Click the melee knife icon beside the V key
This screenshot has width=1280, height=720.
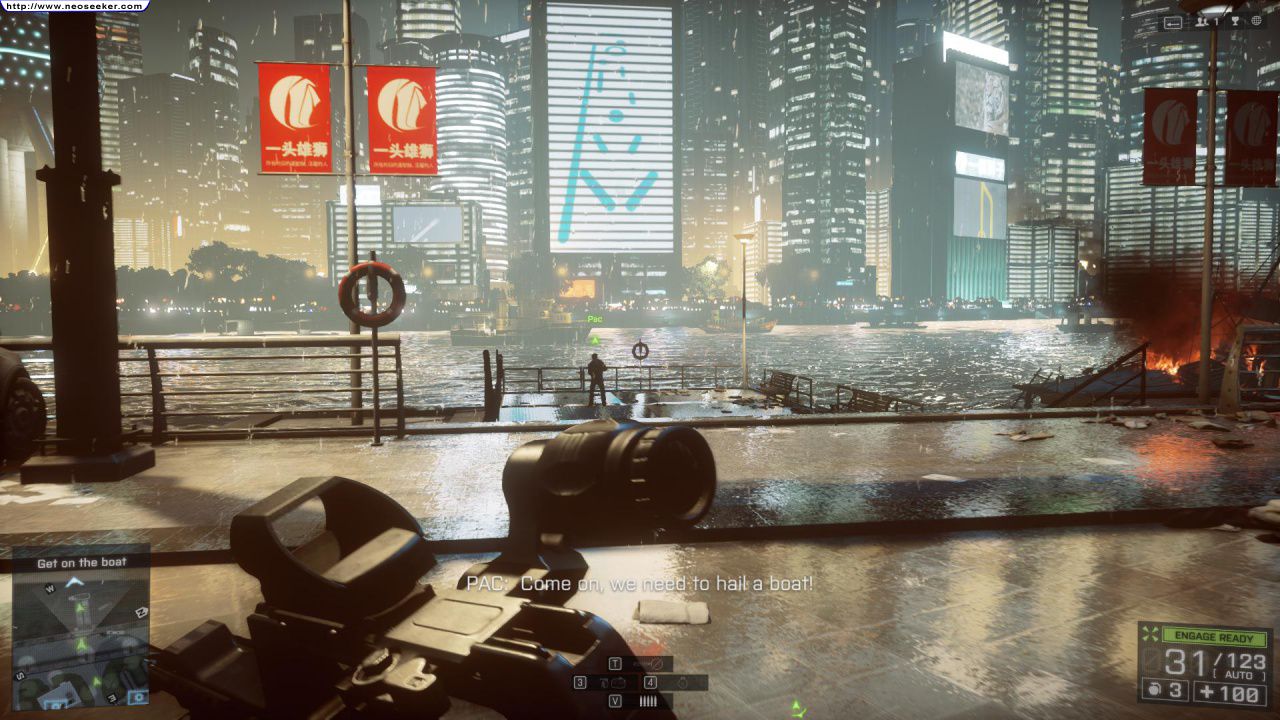(648, 700)
